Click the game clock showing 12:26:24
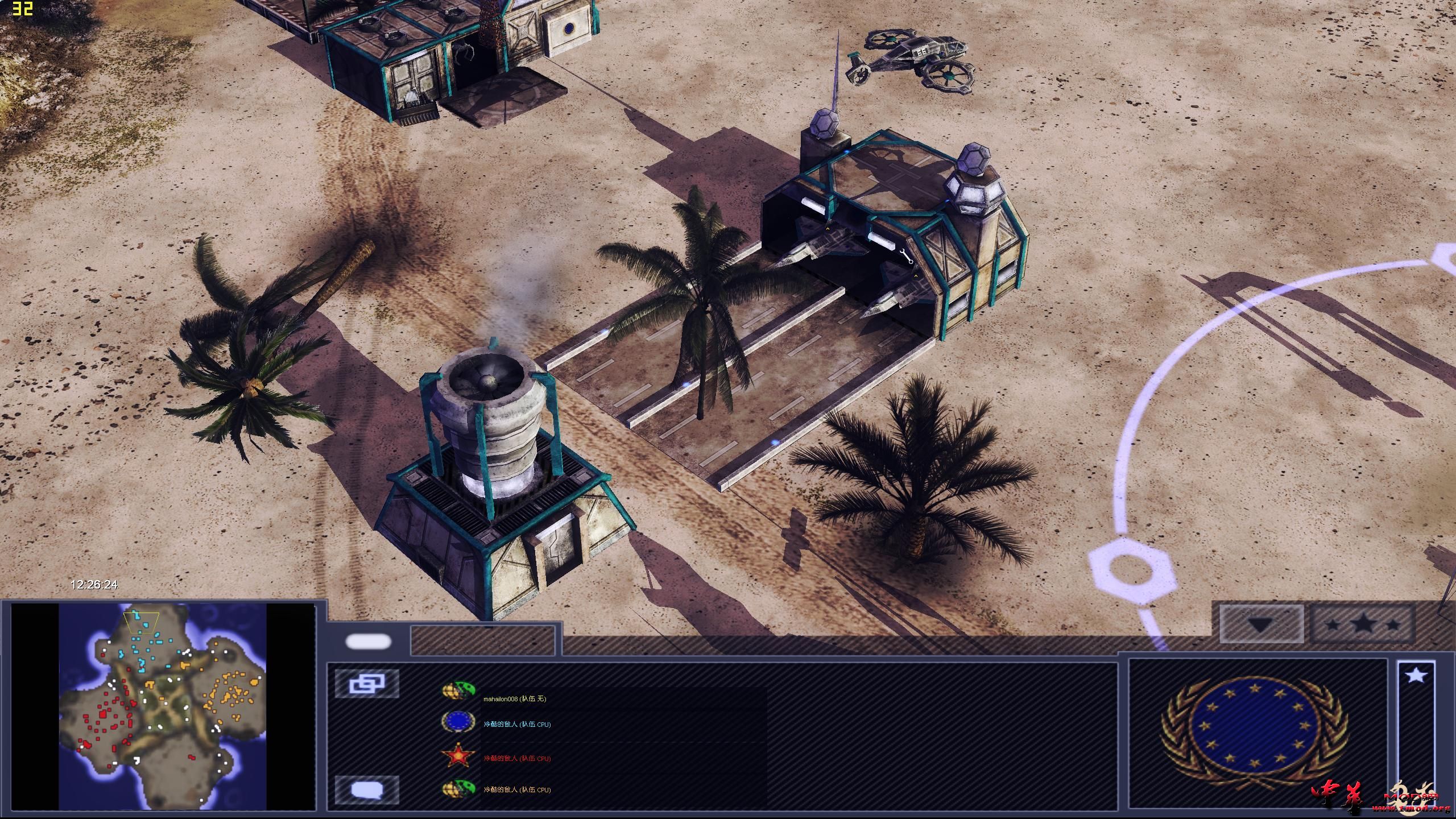Image resolution: width=1456 pixels, height=819 pixels. coord(95,584)
